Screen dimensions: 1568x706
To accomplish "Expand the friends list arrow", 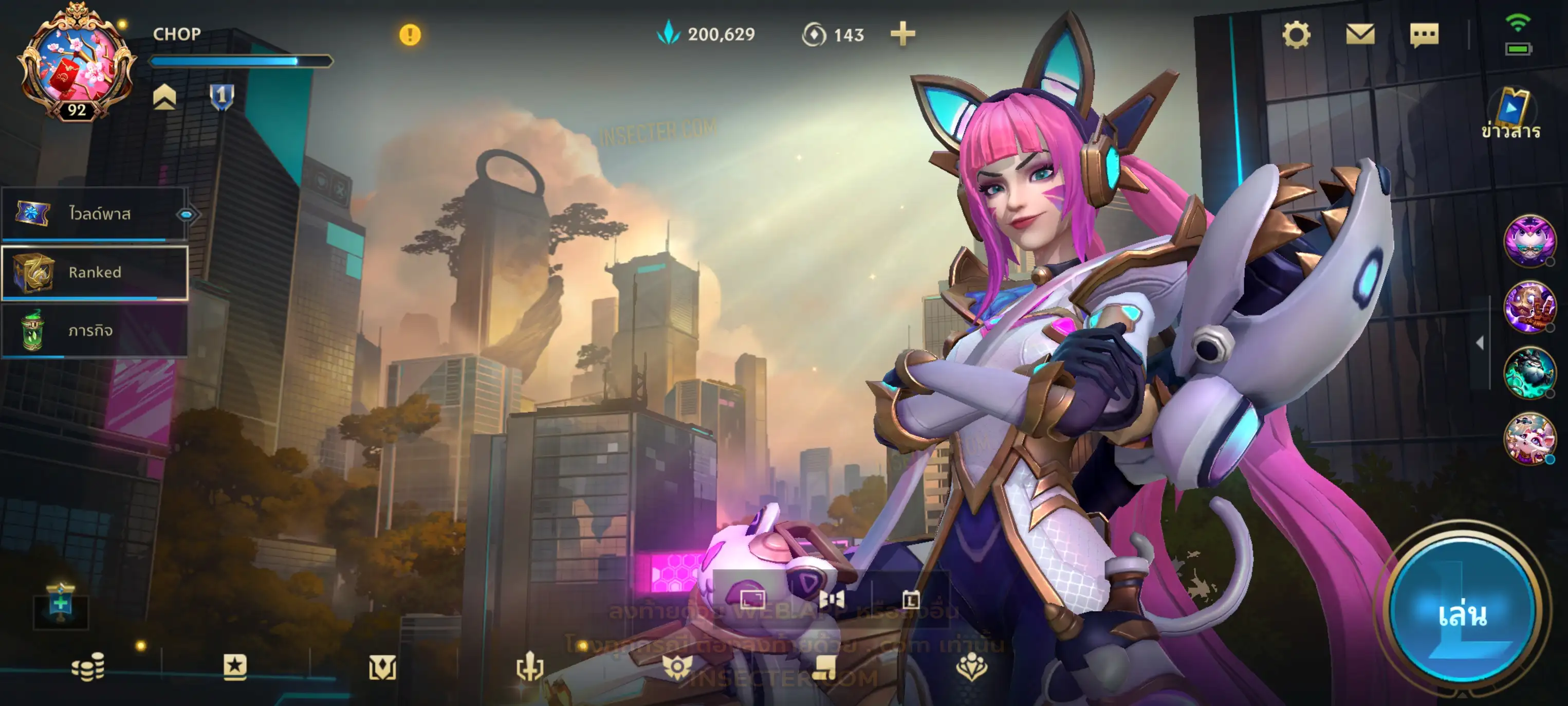I will pyautogui.click(x=1480, y=343).
